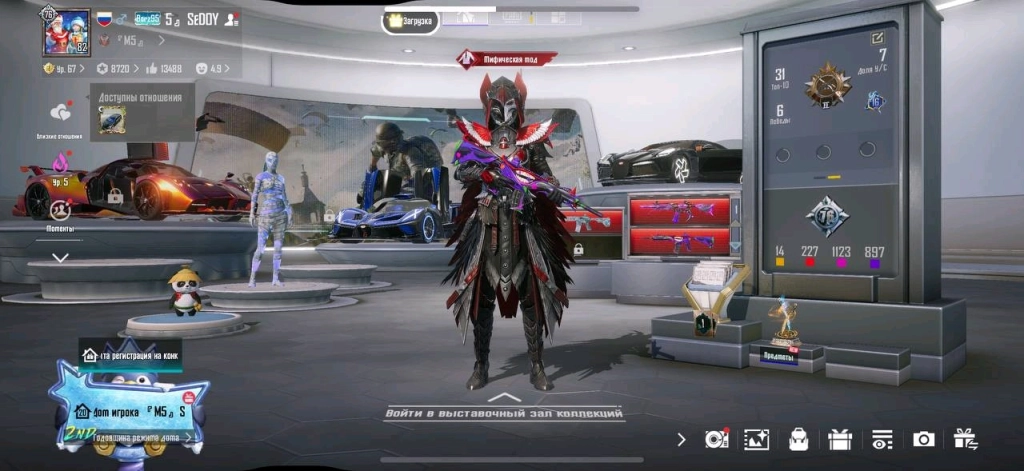Open the music record player icon
Viewport: 1024px width, 471px height.
coord(716,439)
